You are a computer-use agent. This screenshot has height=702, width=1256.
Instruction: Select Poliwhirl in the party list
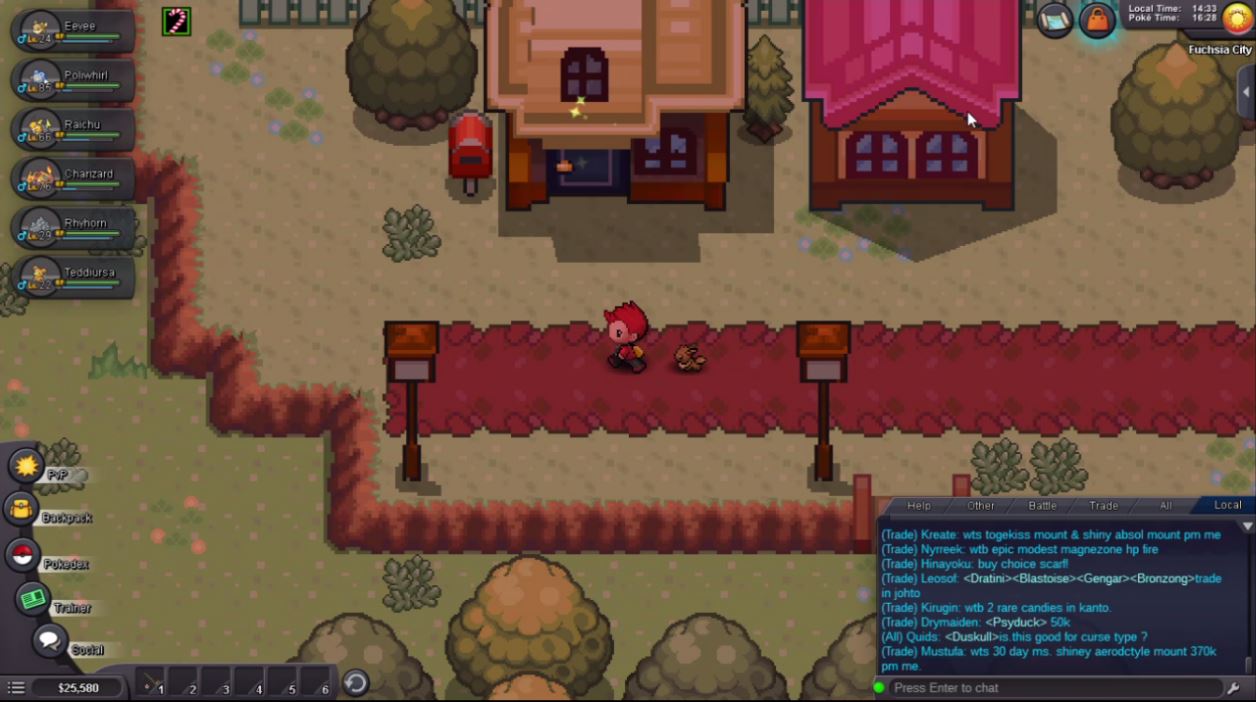pos(74,80)
